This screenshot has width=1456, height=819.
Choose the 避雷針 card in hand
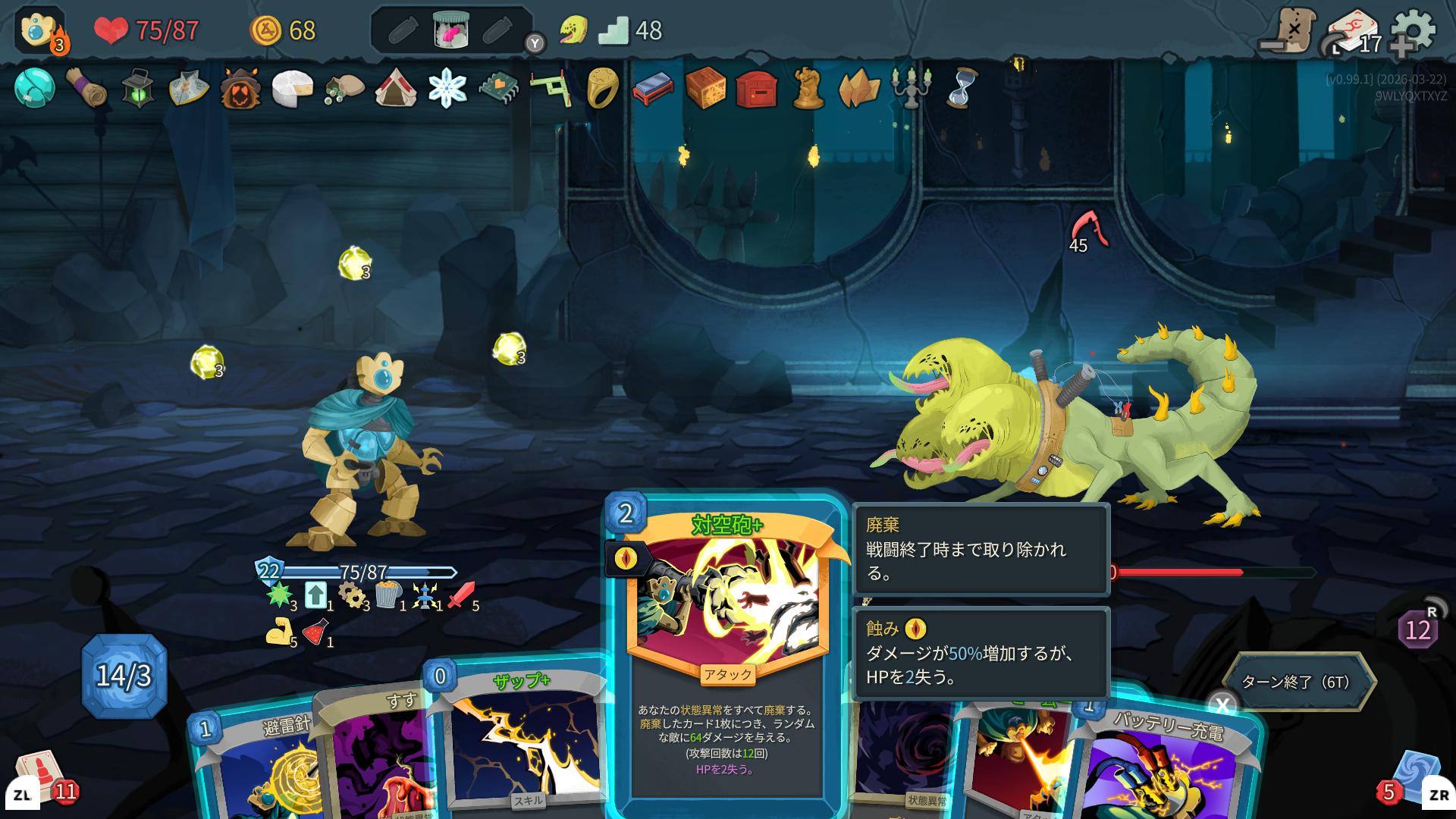pyautogui.click(x=258, y=766)
